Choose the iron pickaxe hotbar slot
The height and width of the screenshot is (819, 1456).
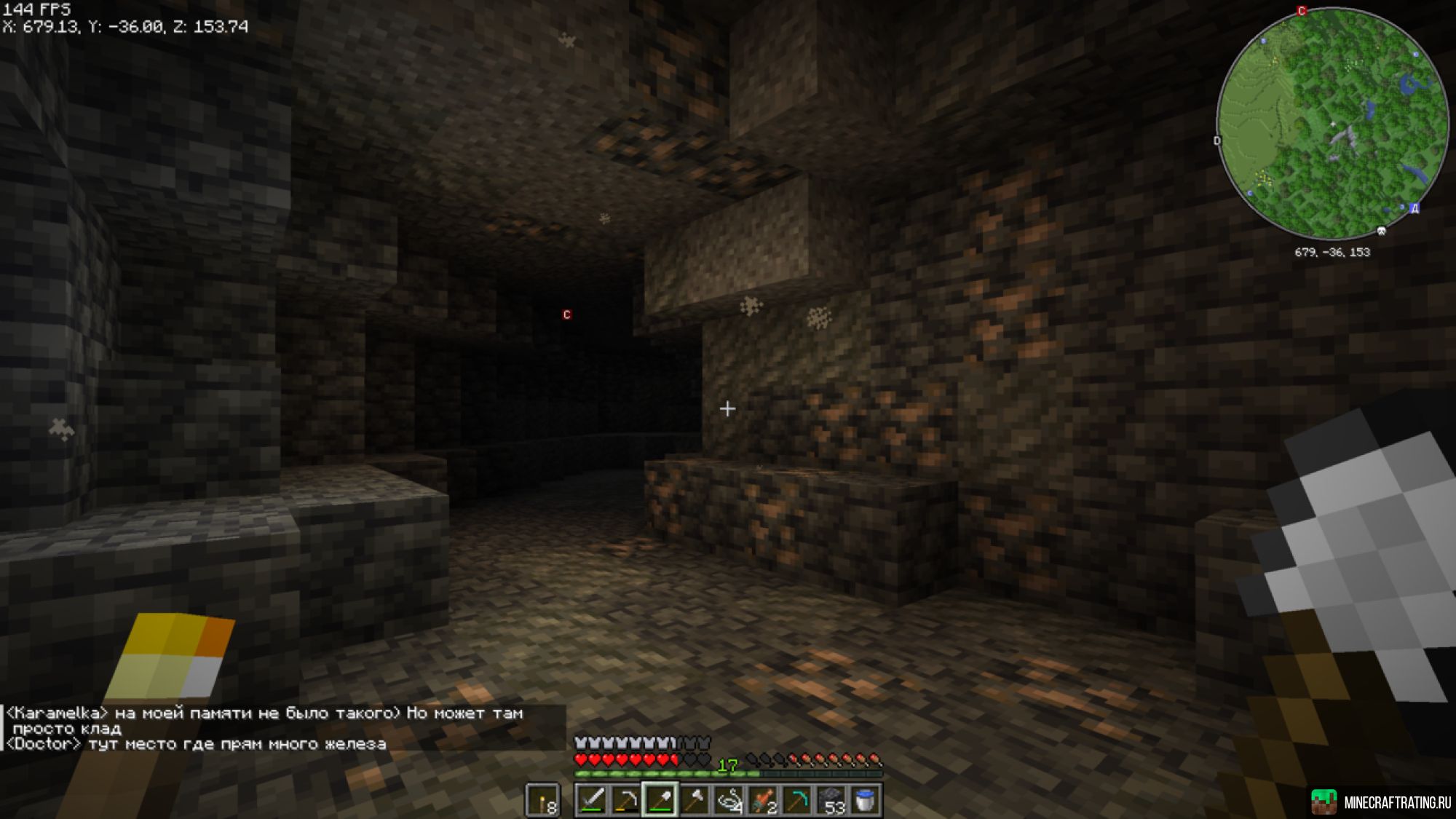point(625,800)
